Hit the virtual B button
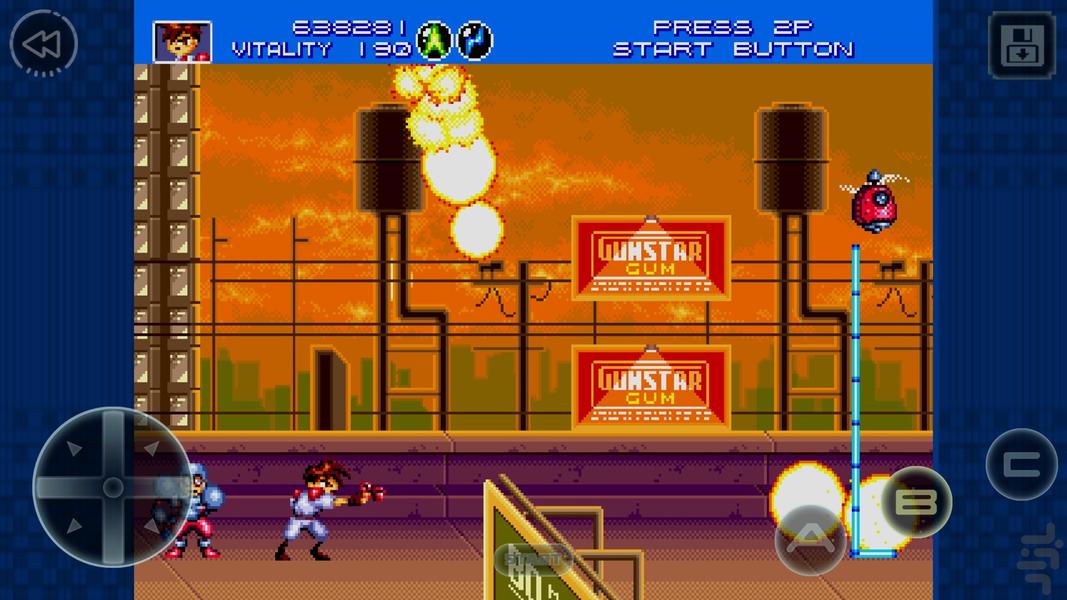1067x600 pixels. pos(916,501)
